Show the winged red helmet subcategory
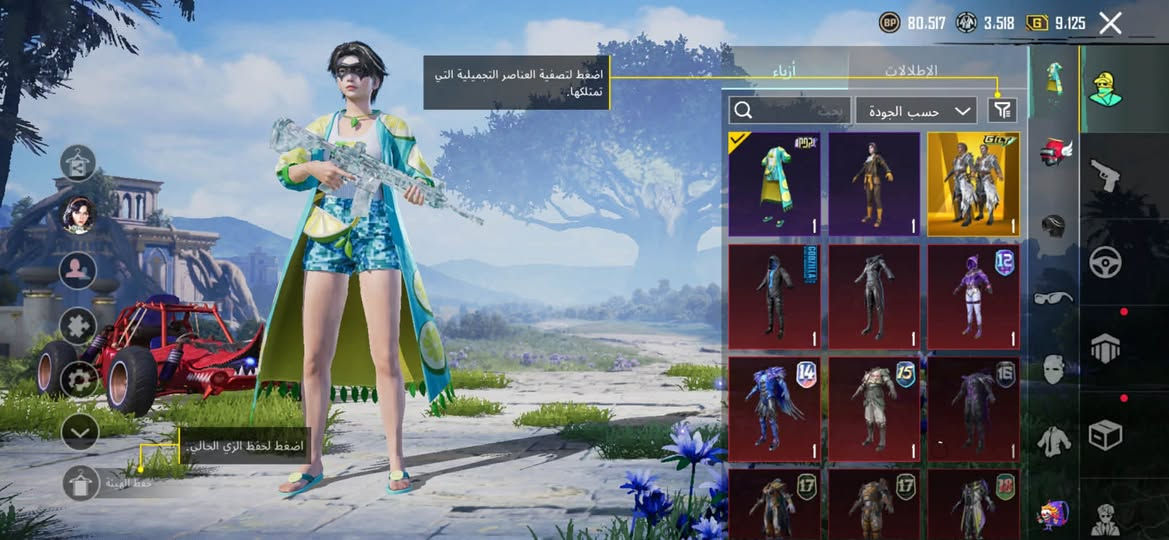 (1053, 154)
